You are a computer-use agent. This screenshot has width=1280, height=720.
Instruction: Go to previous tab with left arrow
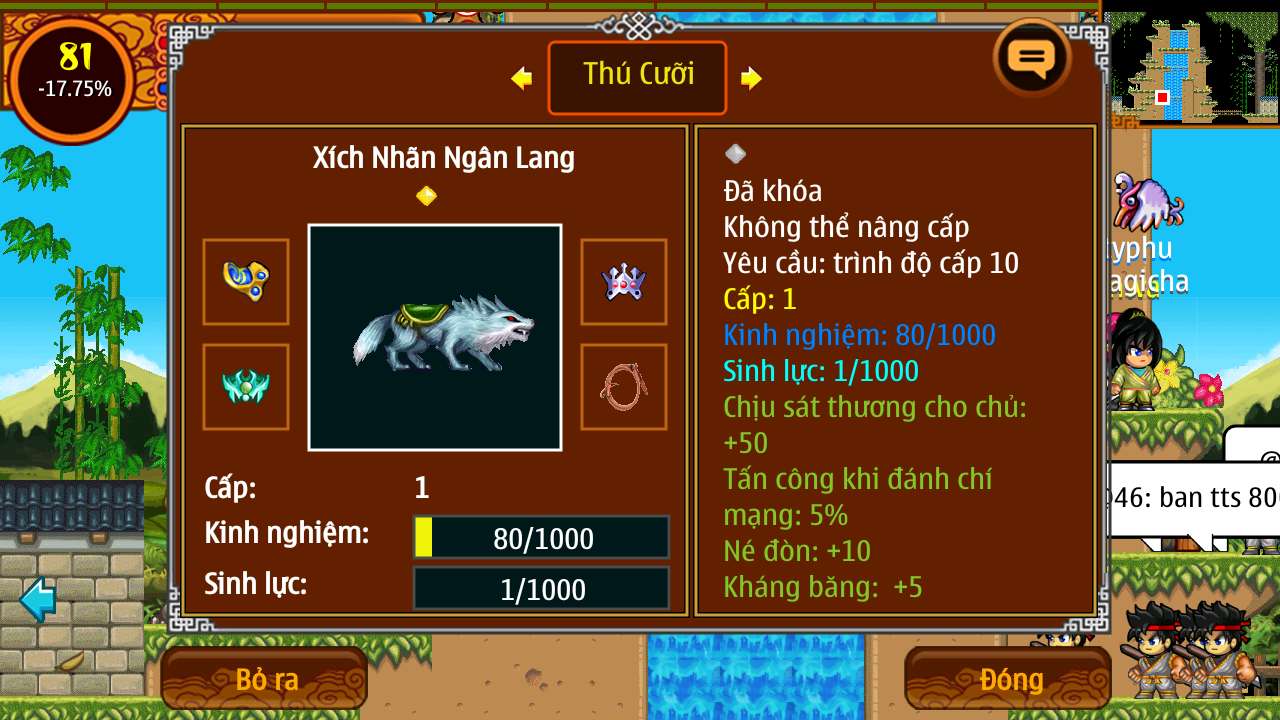pyautogui.click(x=521, y=78)
